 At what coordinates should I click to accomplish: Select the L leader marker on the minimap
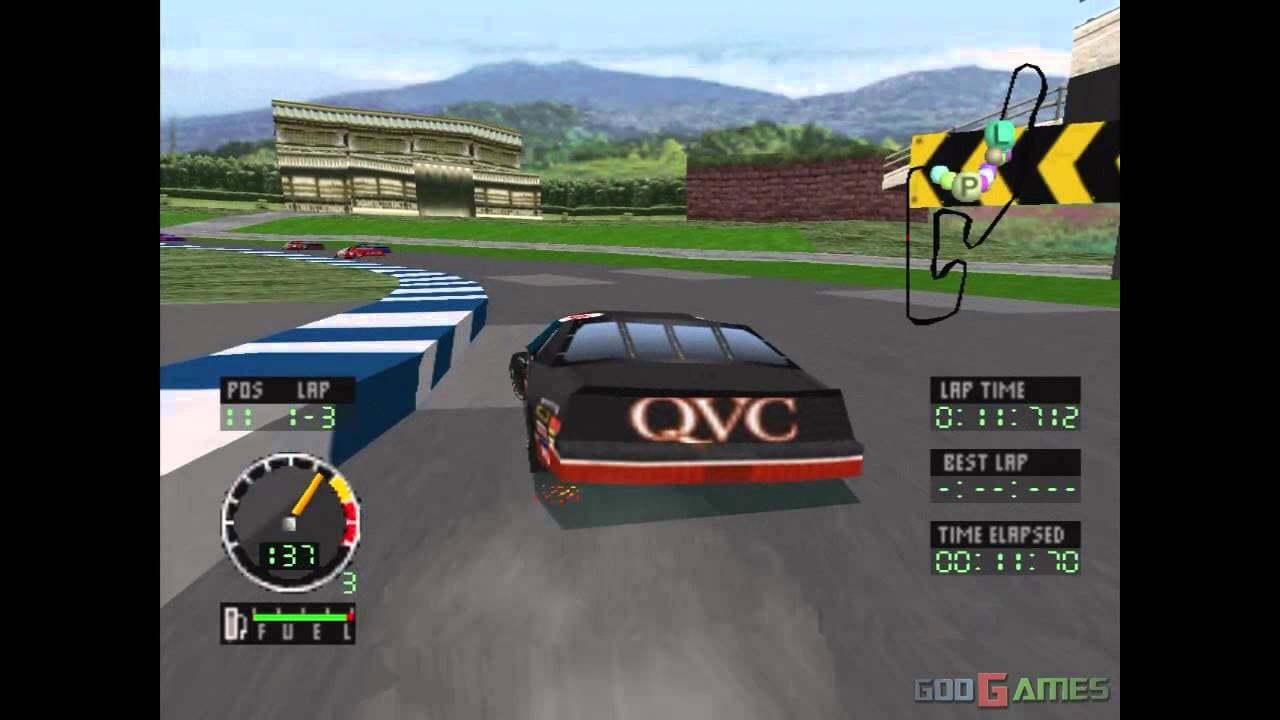coord(1000,136)
